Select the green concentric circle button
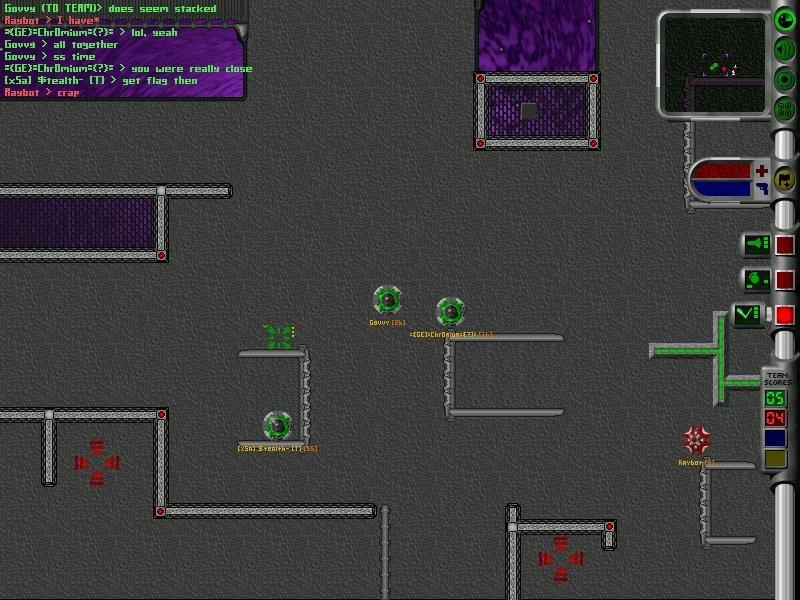Viewport: 800px width, 600px height. pyautogui.click(x=786, y=80)
